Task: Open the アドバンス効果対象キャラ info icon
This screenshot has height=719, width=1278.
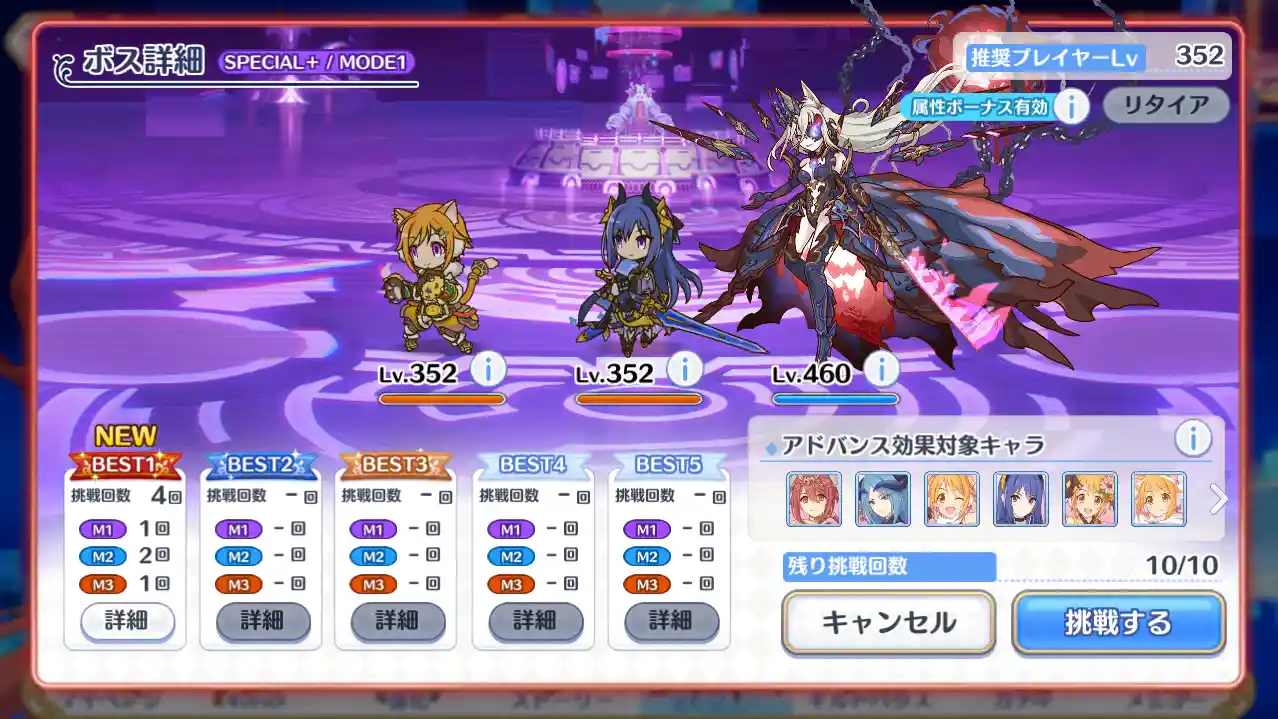Action: click(1192, 438)
